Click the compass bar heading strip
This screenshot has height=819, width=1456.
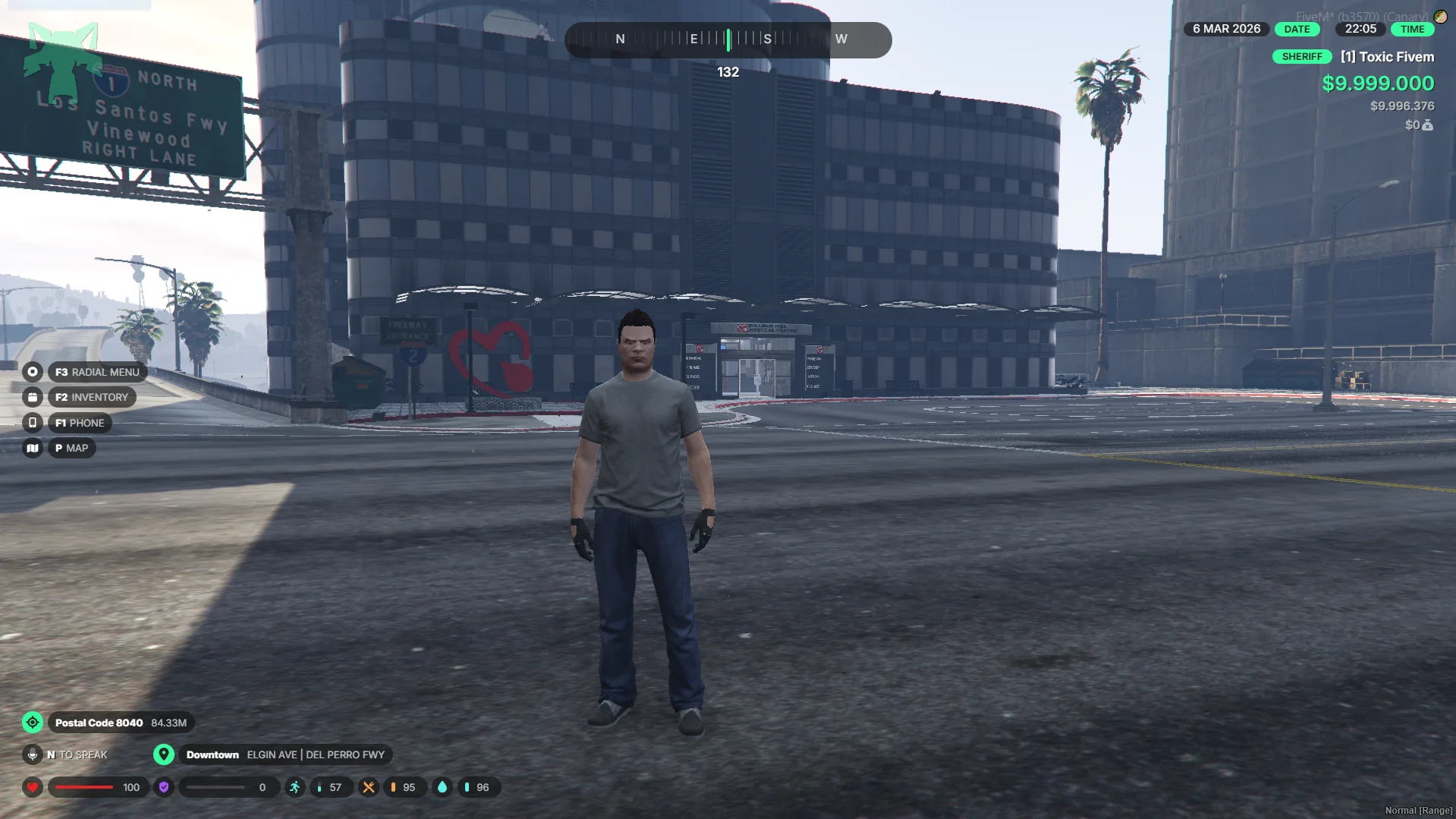pos(728,39)
